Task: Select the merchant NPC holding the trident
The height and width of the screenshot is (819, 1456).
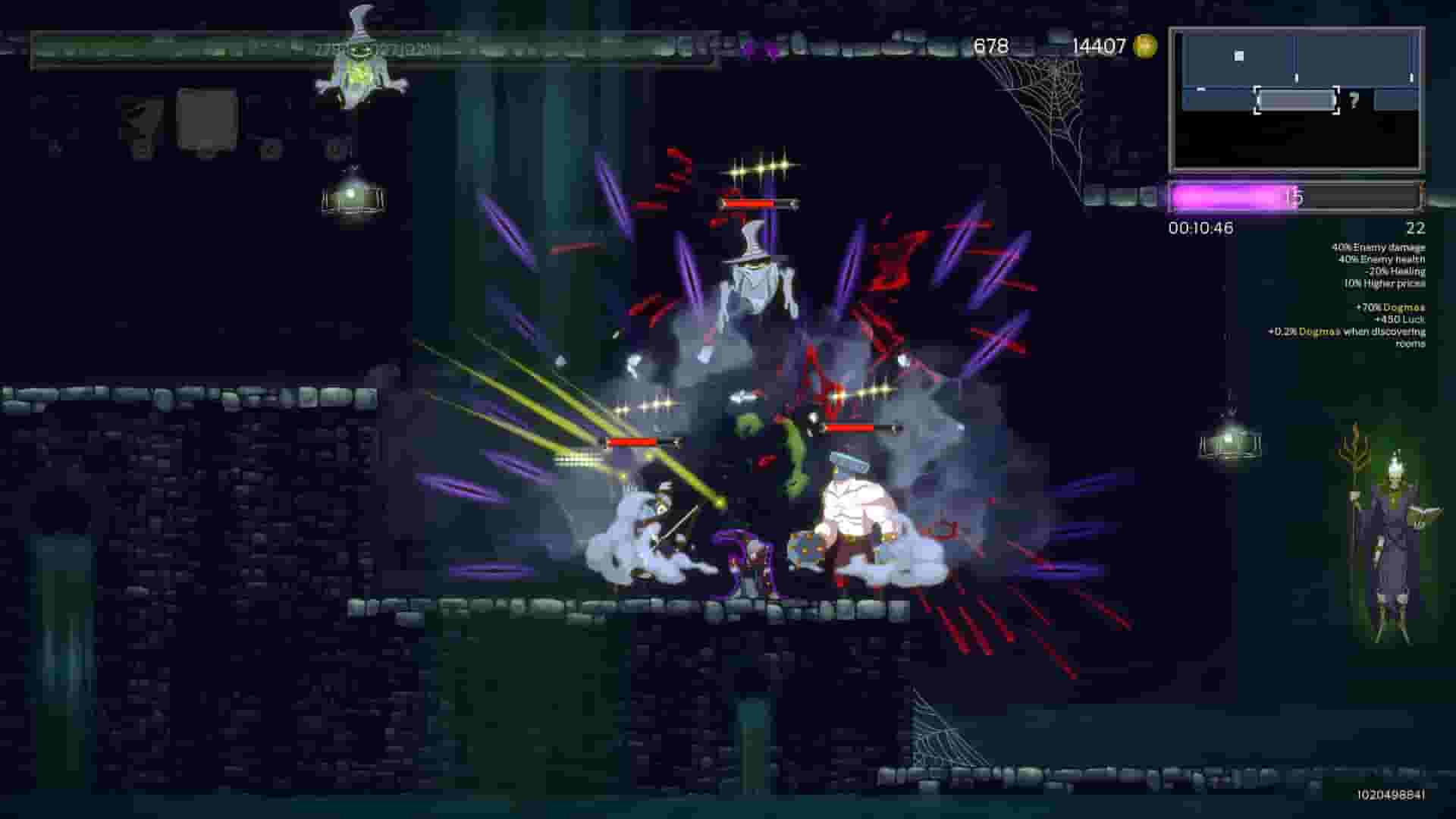Action: click(1394, 531)
